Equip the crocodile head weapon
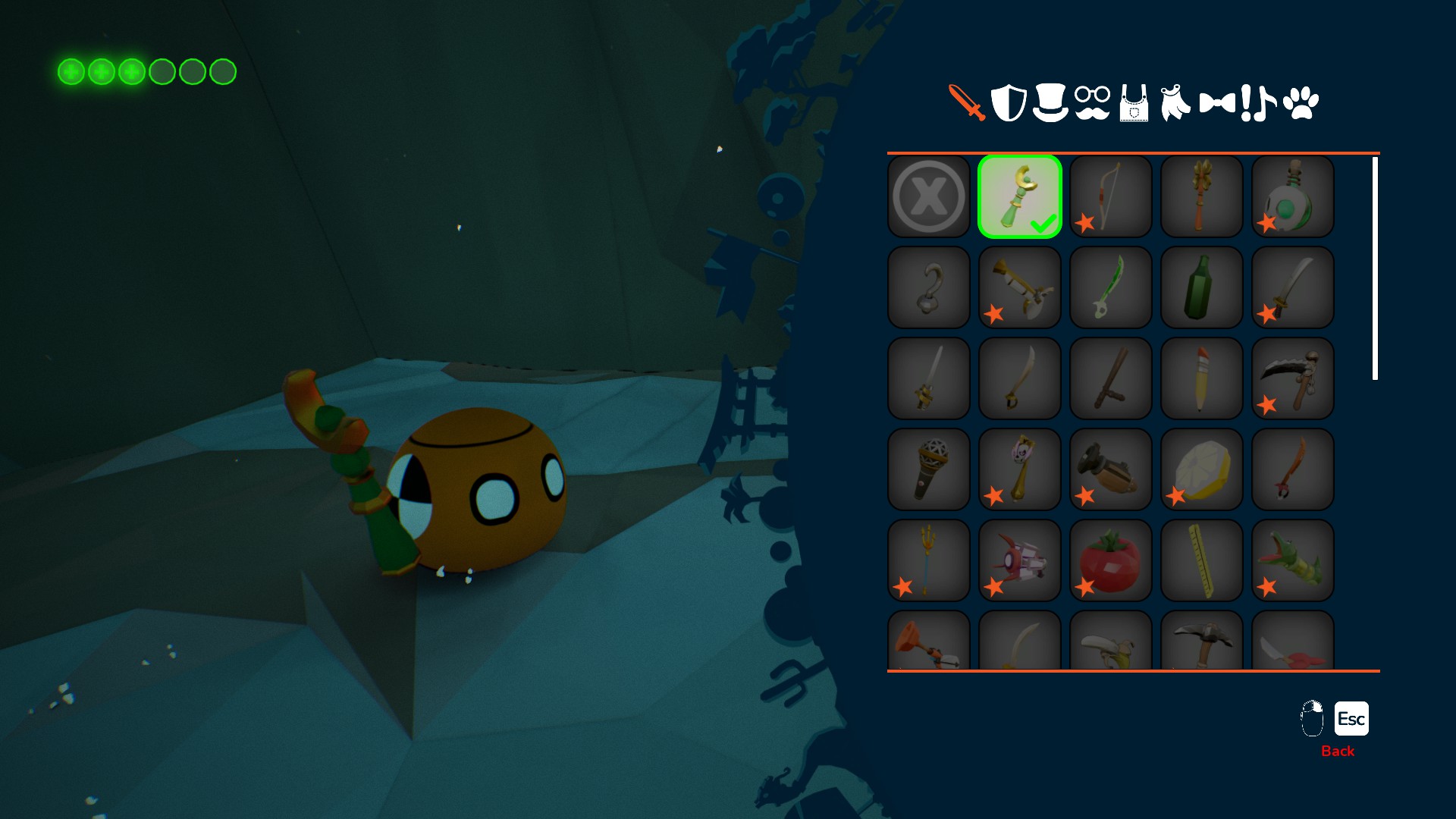Screen dimensions: 1456x819 point(1293,560)
